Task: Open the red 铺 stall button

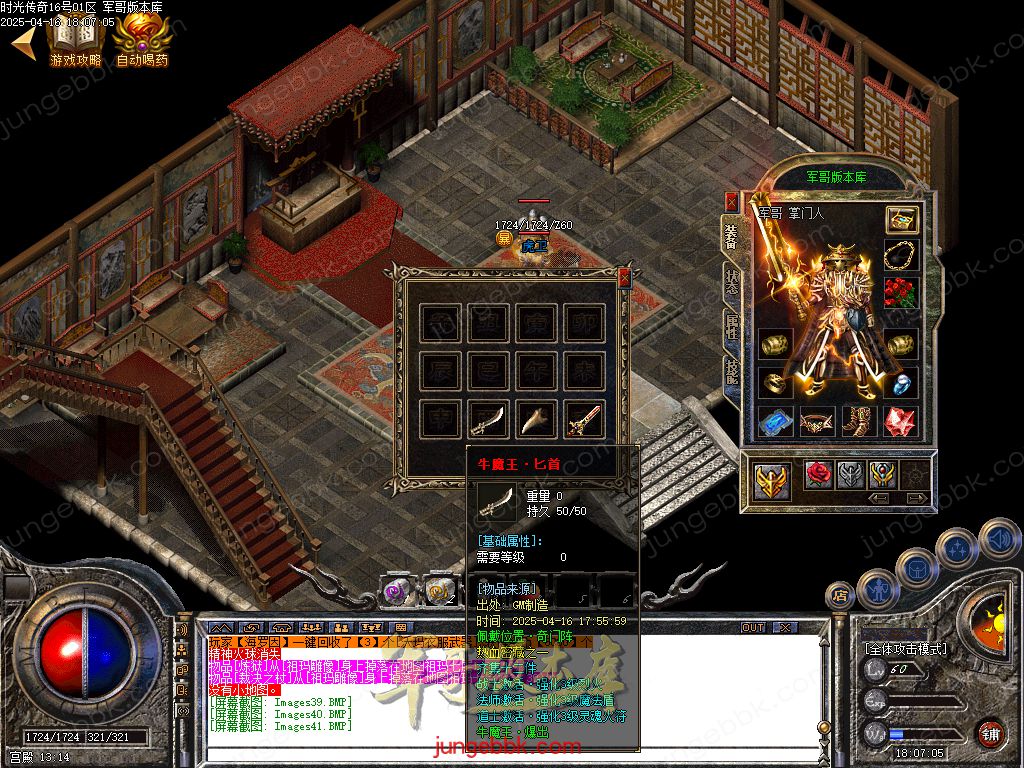Action: coord(990,733)
